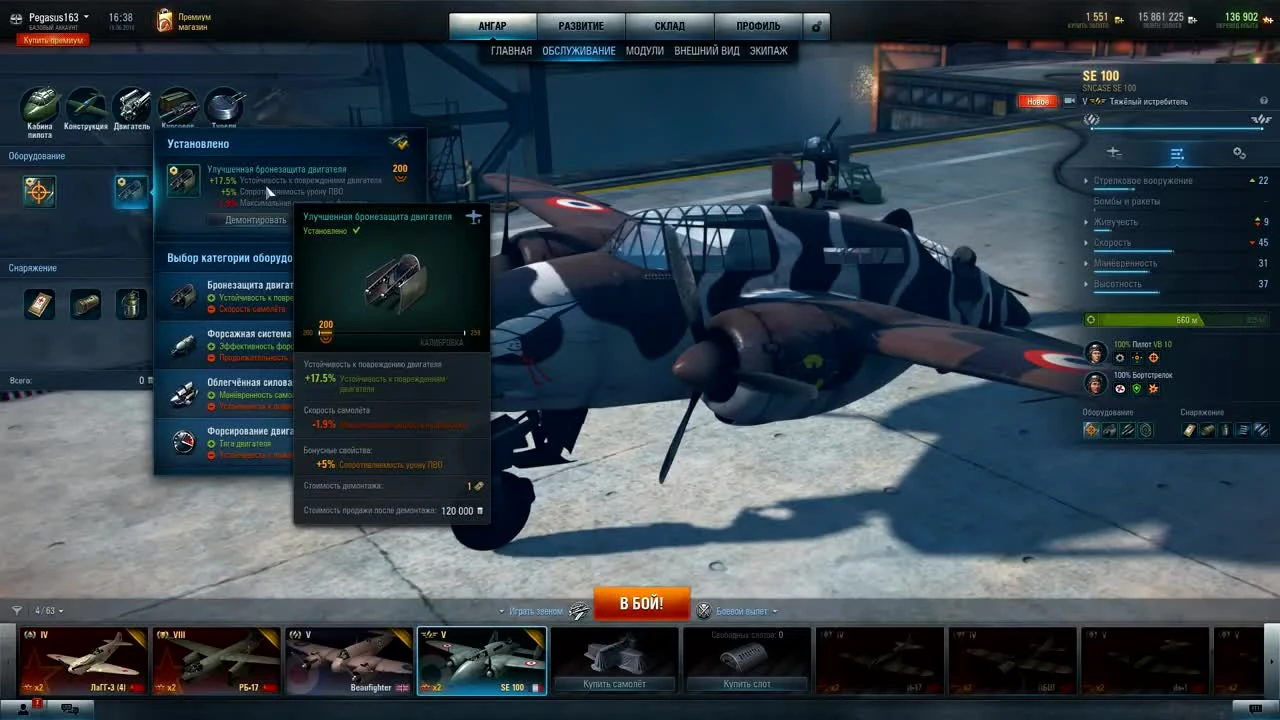The height and width of the screenshot is (720, 1280).
Task: Open the МОДУЛИ section tab
Action: [x=645, y=50]
